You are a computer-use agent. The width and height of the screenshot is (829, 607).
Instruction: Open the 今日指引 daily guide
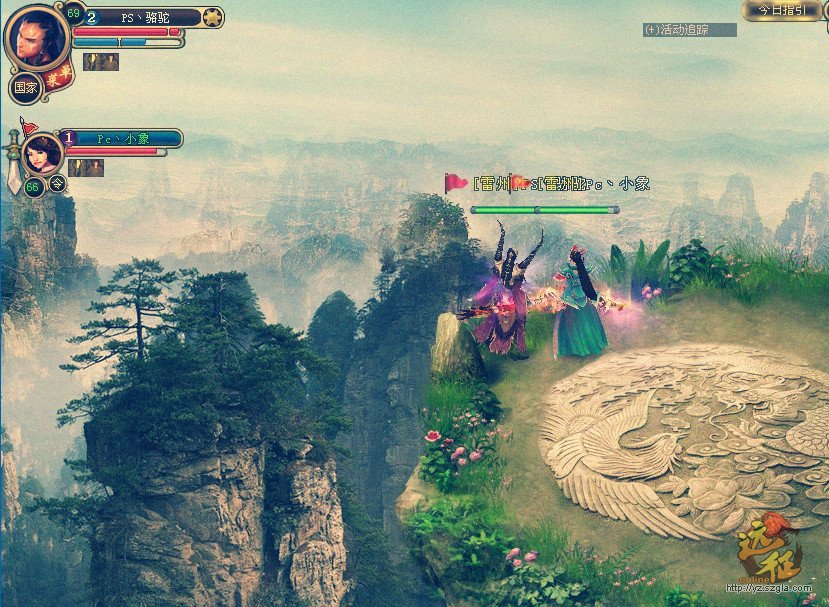click(x=783, y=9)
